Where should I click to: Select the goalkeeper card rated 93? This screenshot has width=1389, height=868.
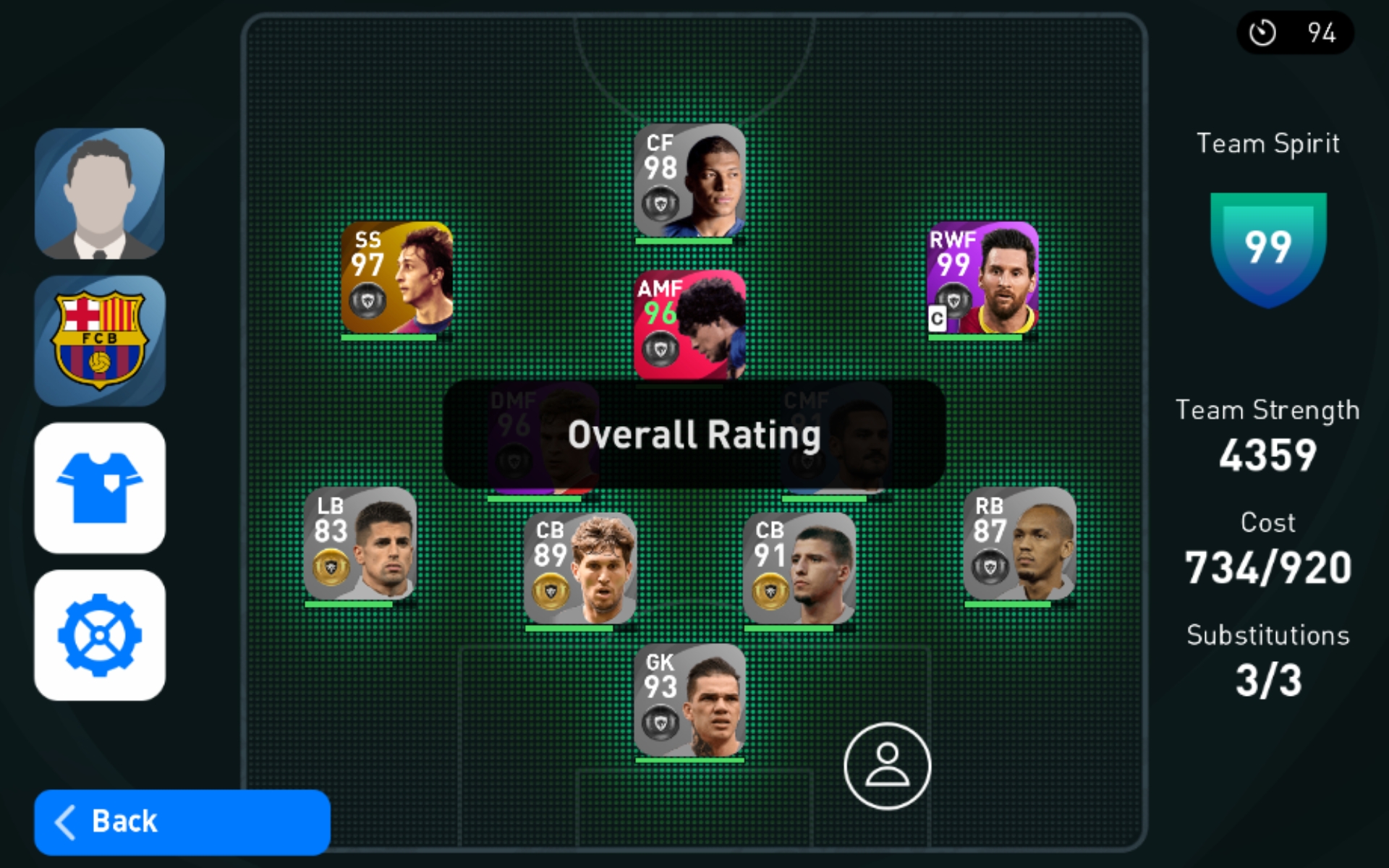[689, 700]
